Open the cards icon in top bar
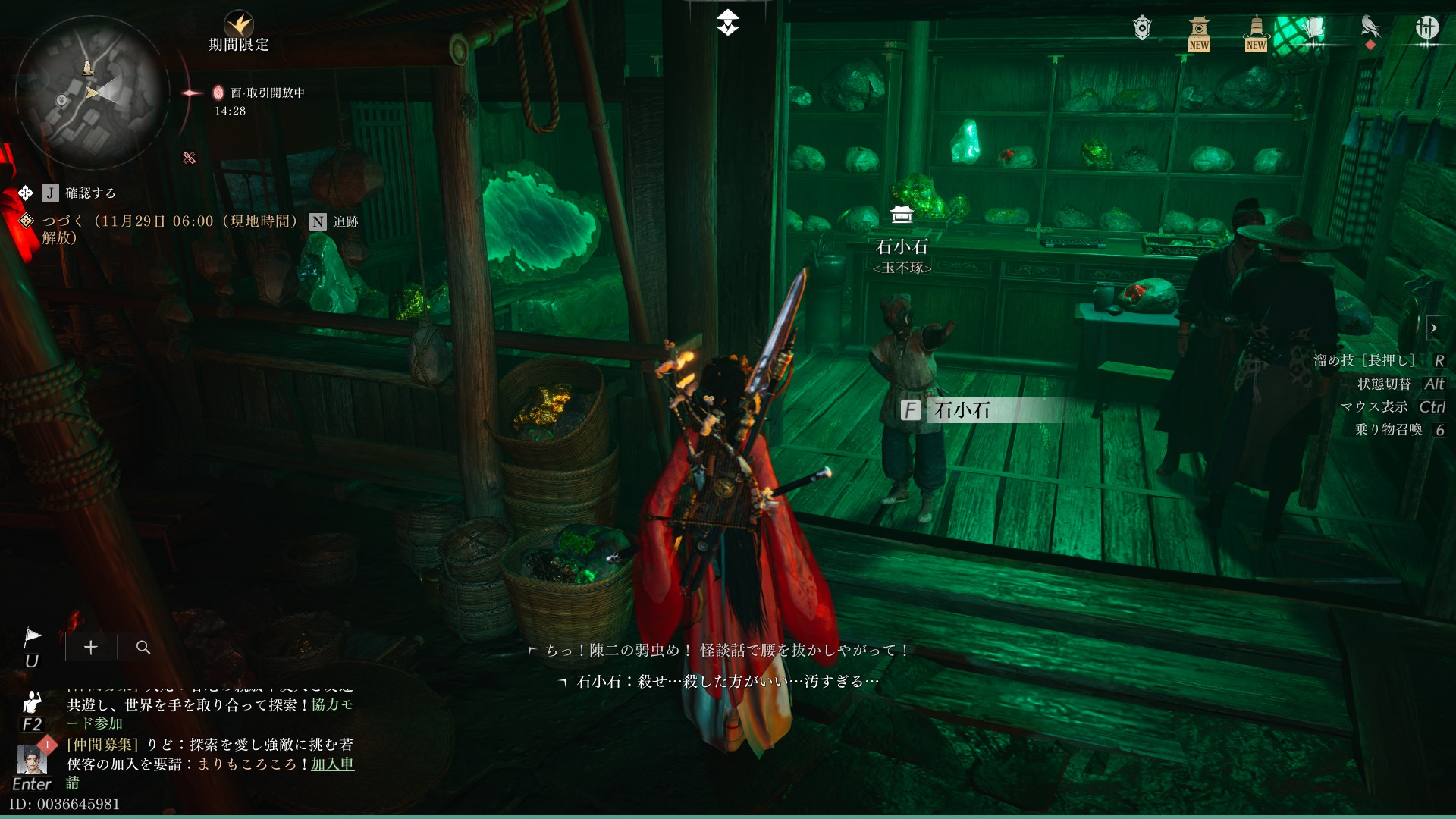Screen dimensions: 1456x819 point(1313,29)
